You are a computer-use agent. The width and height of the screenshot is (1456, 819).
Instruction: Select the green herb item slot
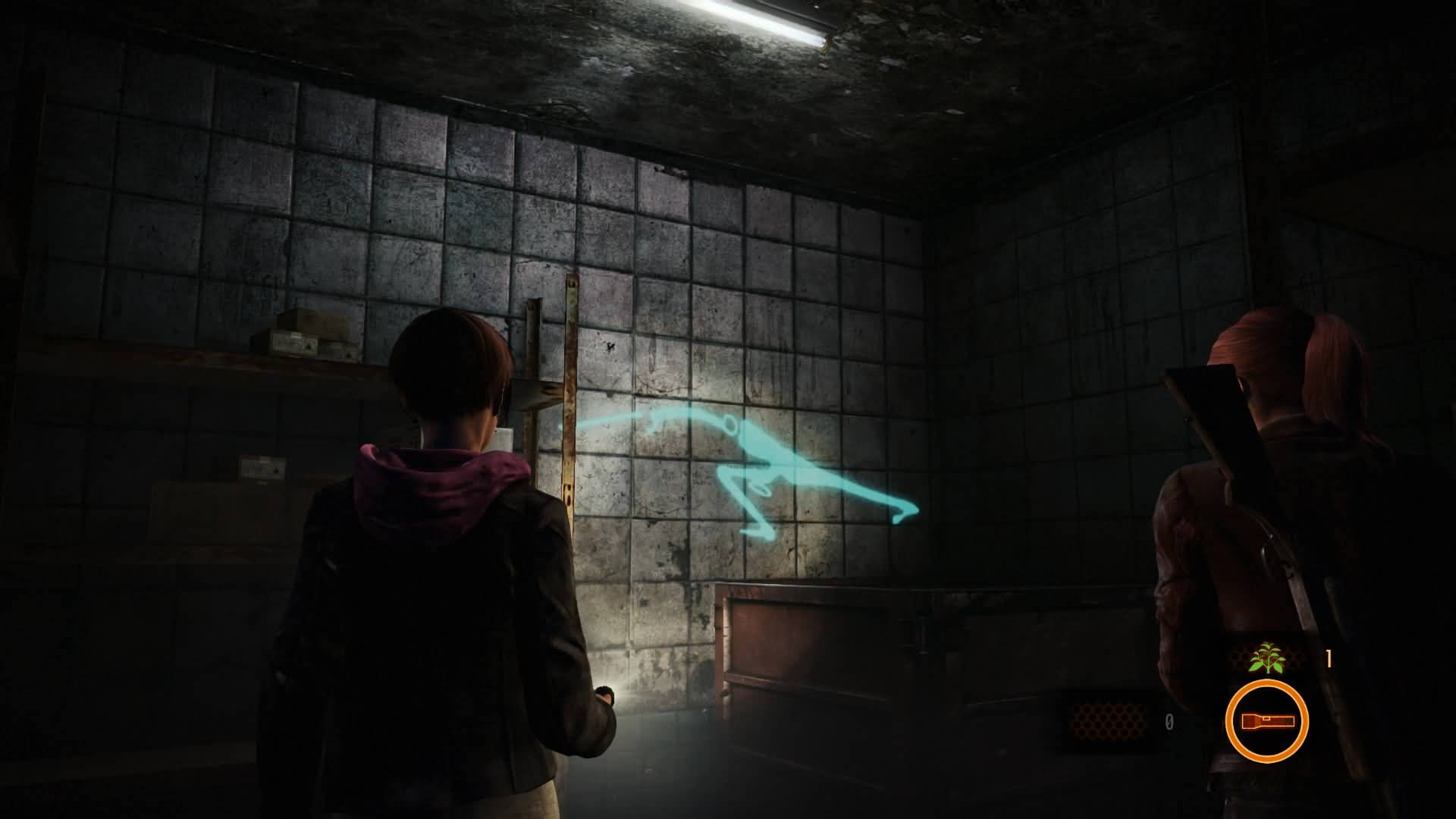pos(1266,657)
